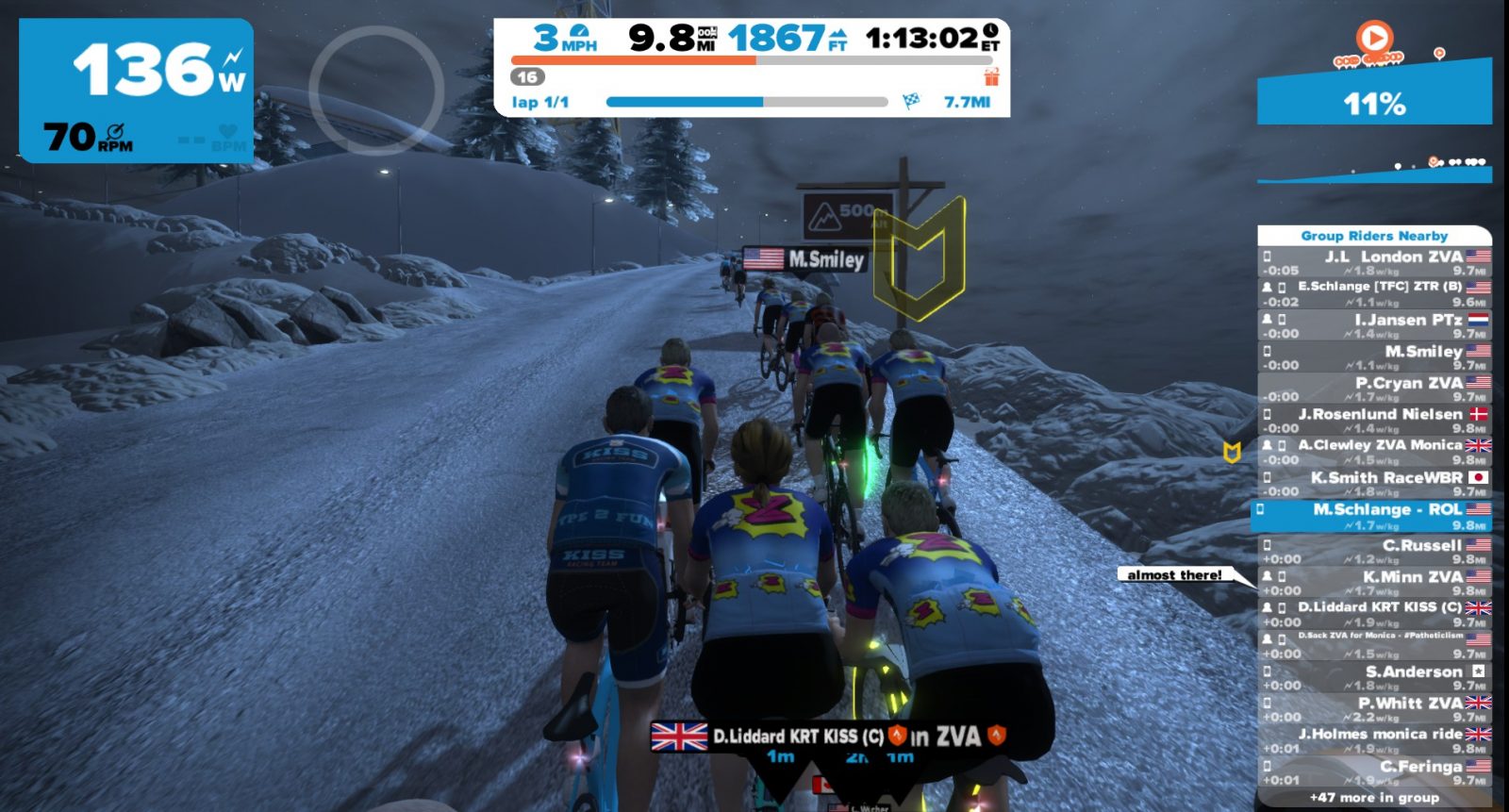
Task: Click M.Smiley in the nearby riders list
Action: 1375,356
